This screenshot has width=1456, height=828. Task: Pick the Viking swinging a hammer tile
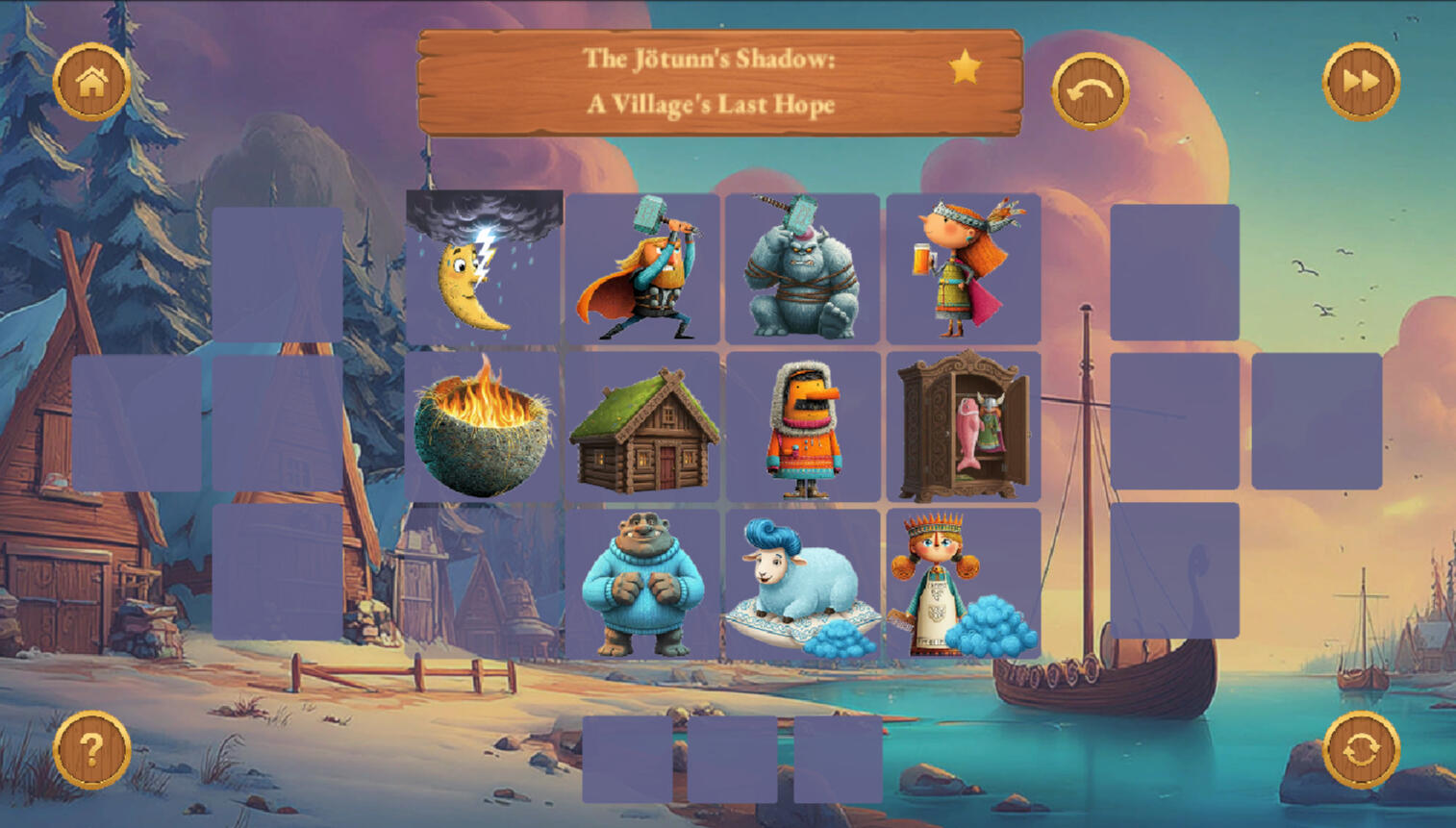(x=642, y=268)
